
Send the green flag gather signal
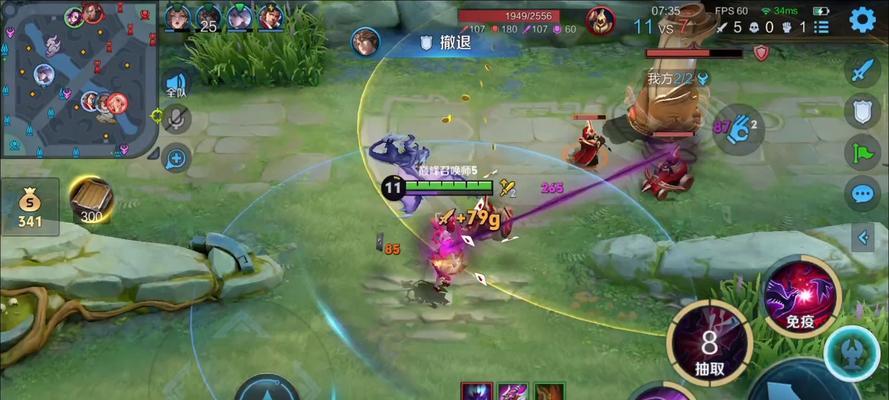click(x=862, y=152)
